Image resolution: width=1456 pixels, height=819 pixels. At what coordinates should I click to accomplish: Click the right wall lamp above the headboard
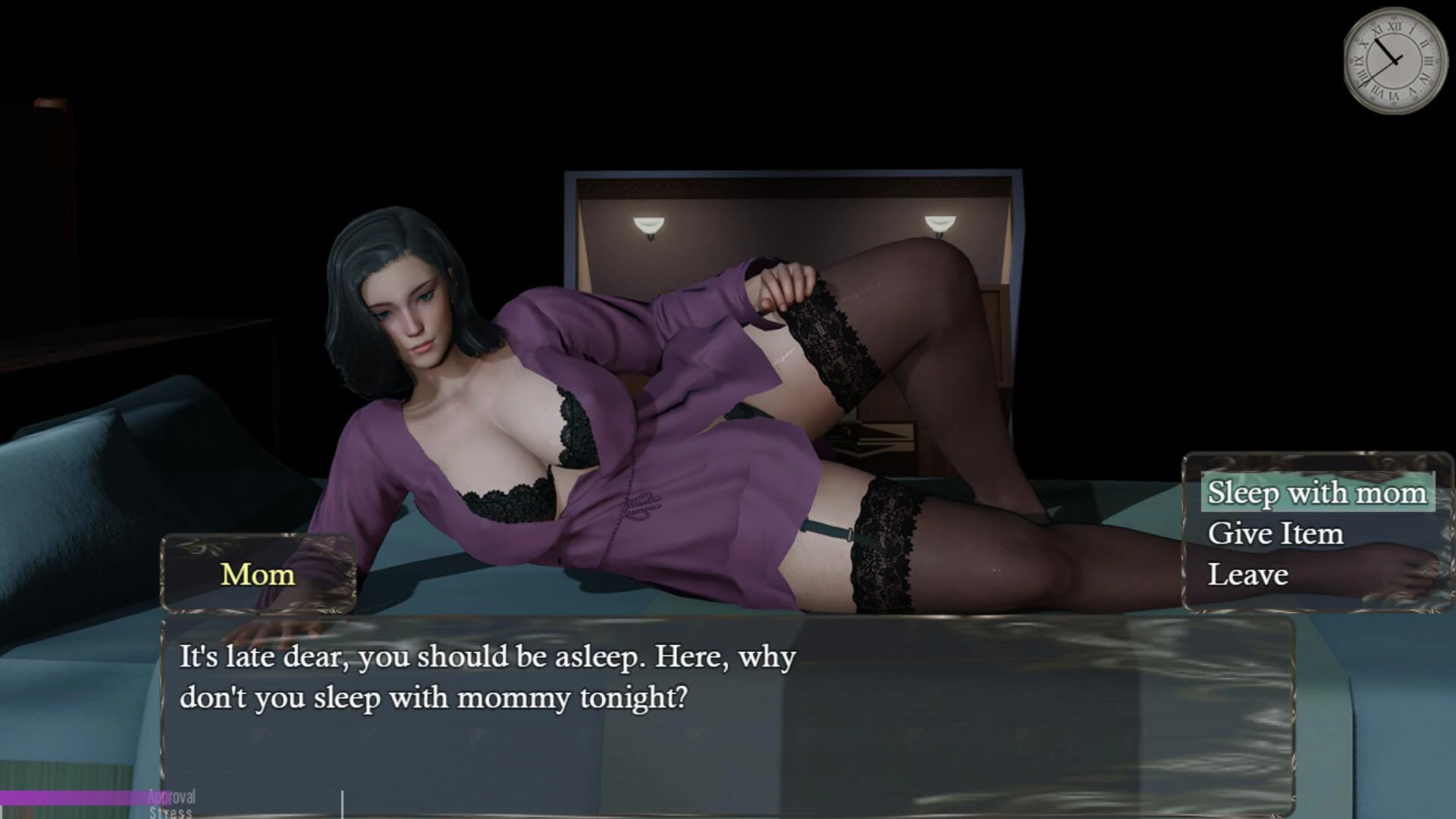938,222
